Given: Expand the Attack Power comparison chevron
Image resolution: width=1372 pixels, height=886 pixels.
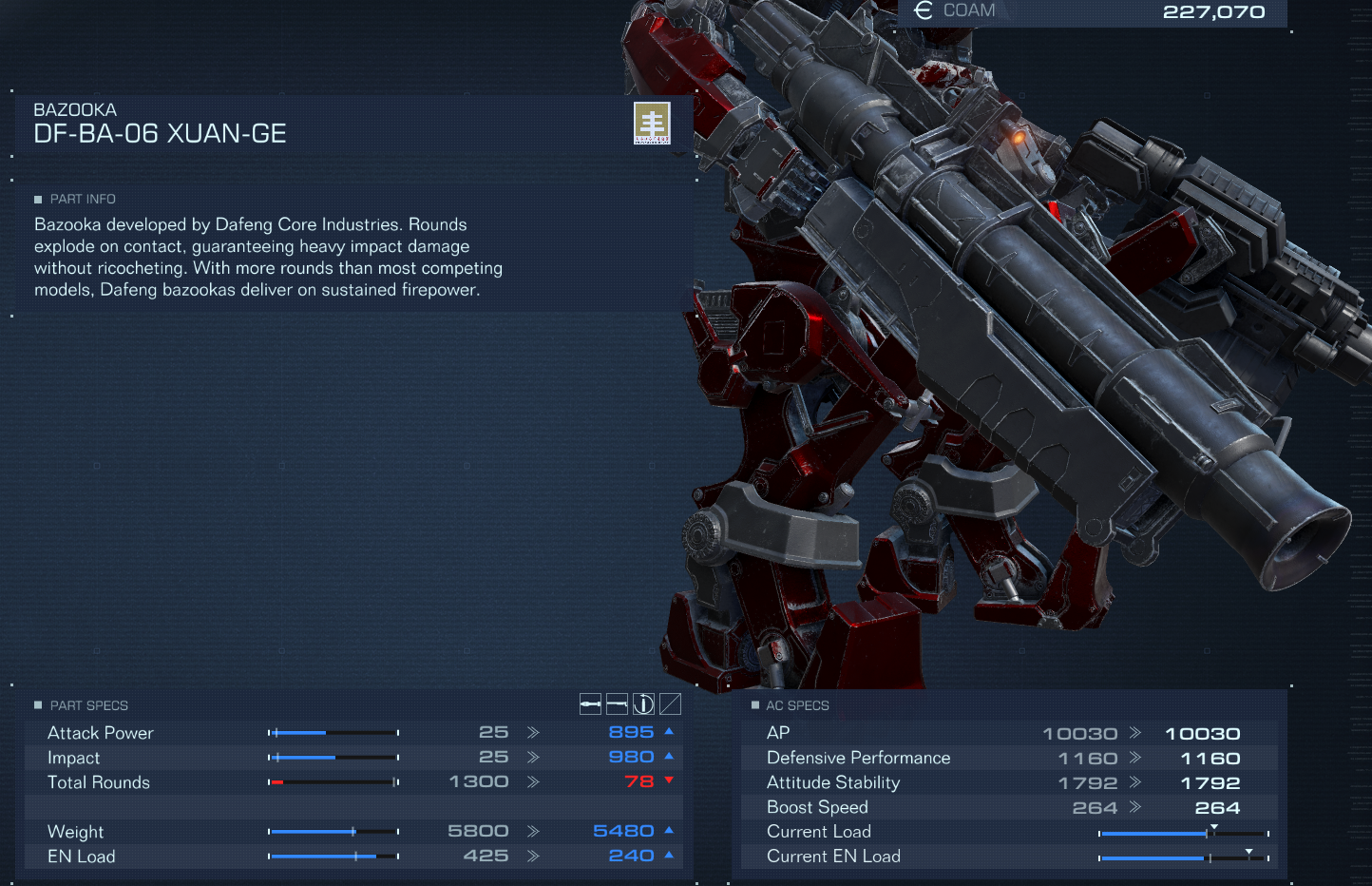Looking at the screenshot, I should 532,731.
